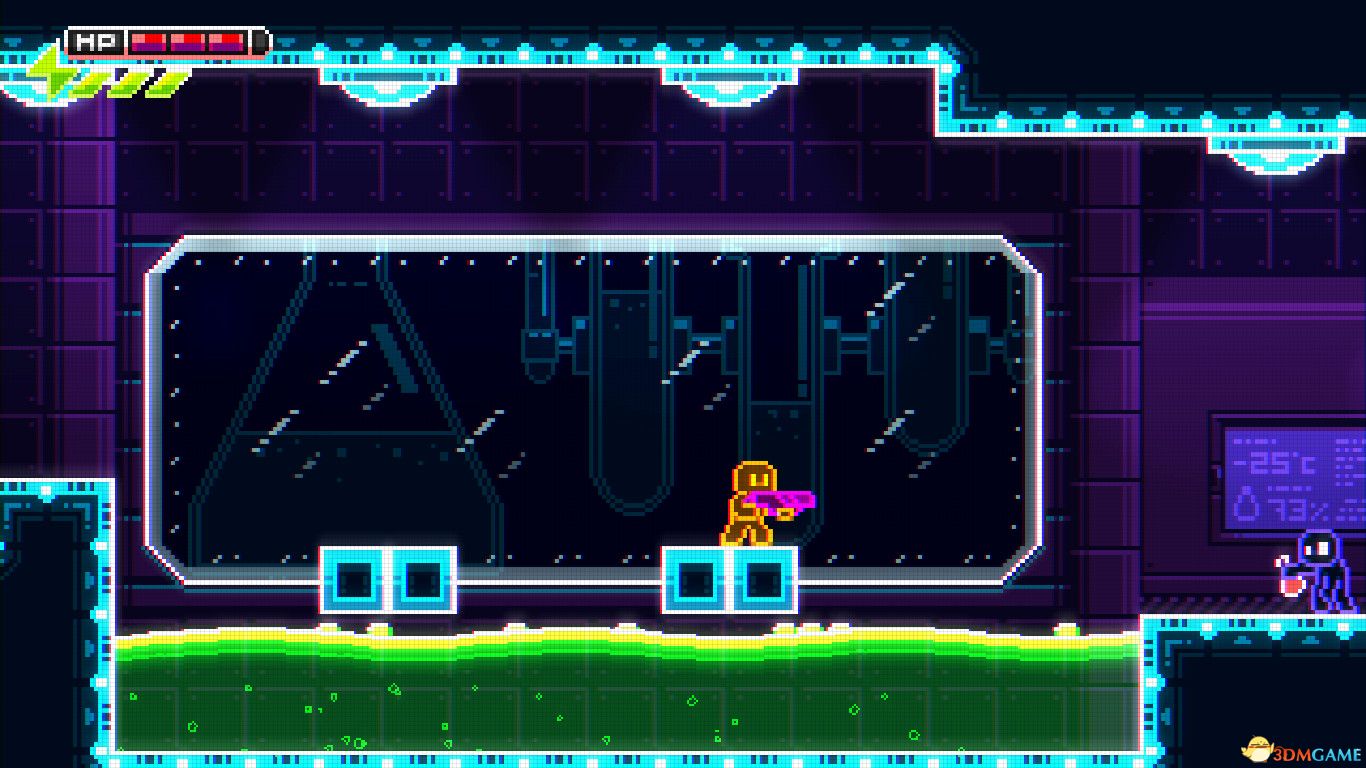Click the red potion flask near the alien
Image resolution: width=1366 pixels, height=768 pixels.
(x=1291, y=585)
